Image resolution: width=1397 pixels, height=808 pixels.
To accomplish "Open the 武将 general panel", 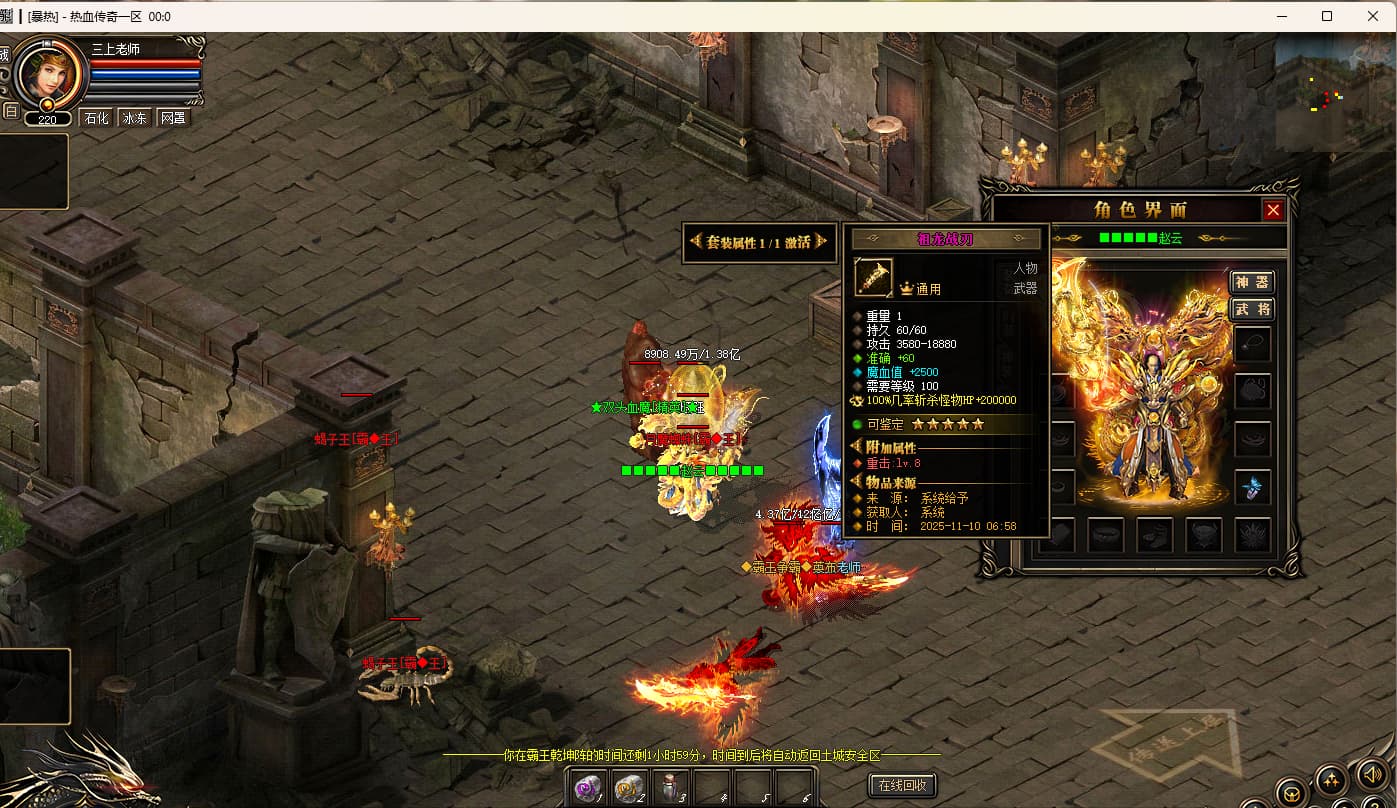I will coord(1252,309).
